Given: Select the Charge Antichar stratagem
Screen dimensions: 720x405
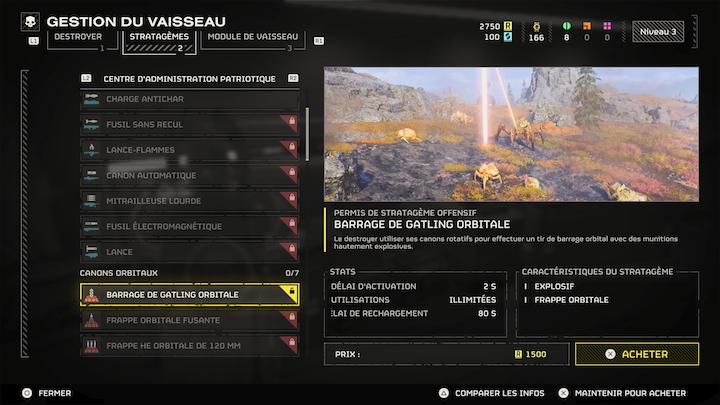Looking at the screenshot, I should coord(188,99).
